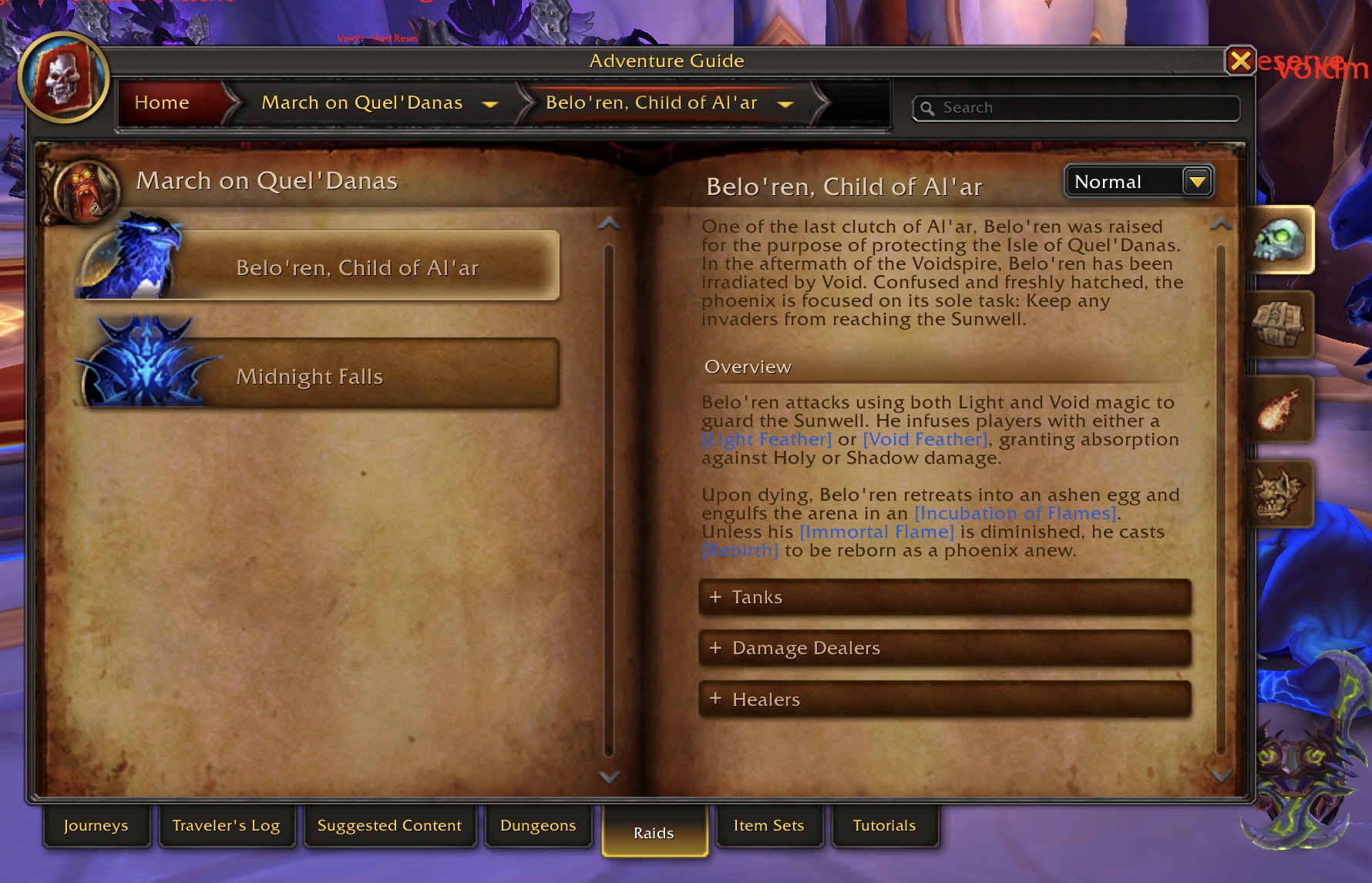Open the loot chest side tab
The image size is (1372, 883).
[1279, 324]
